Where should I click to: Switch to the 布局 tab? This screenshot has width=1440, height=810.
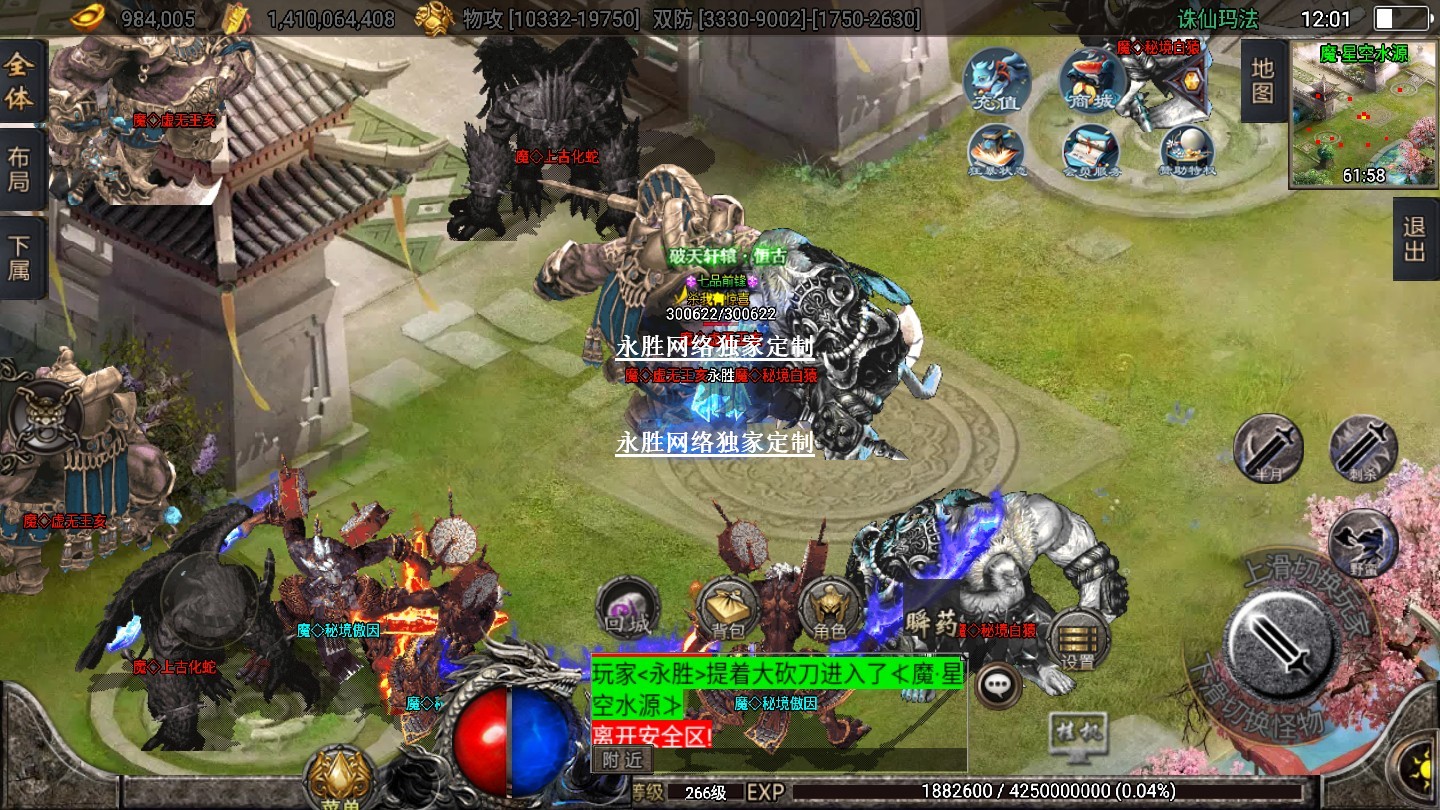(x=20, y=169)
